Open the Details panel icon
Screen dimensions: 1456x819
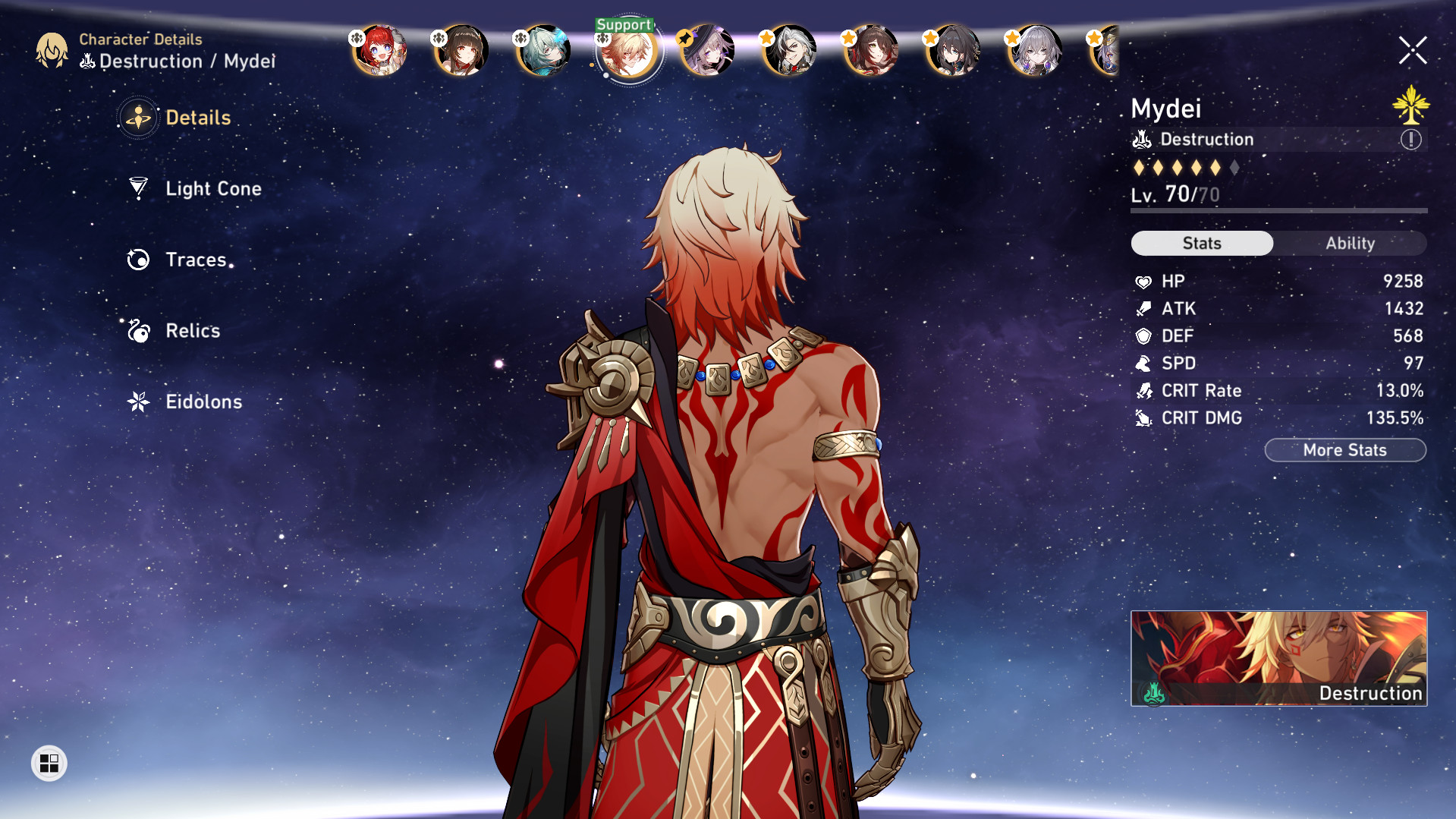click(137, 118)
